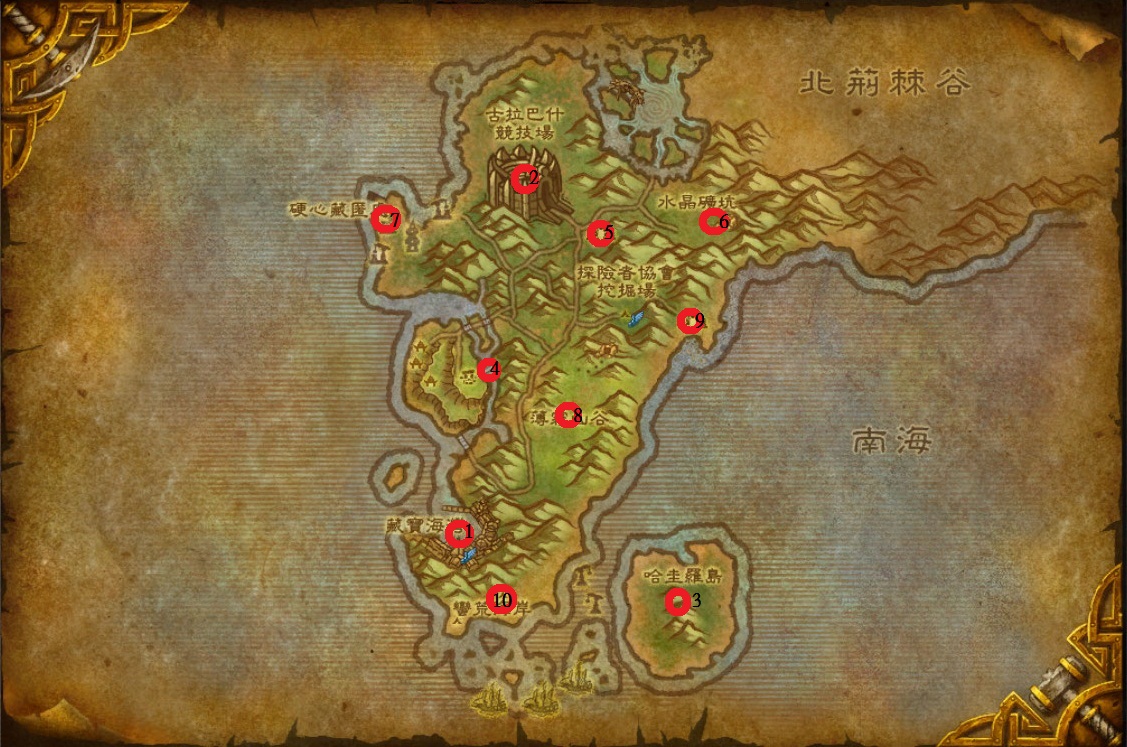1127x747 pixels.
Task: Select map marker number 2
Action: [524, 179]
